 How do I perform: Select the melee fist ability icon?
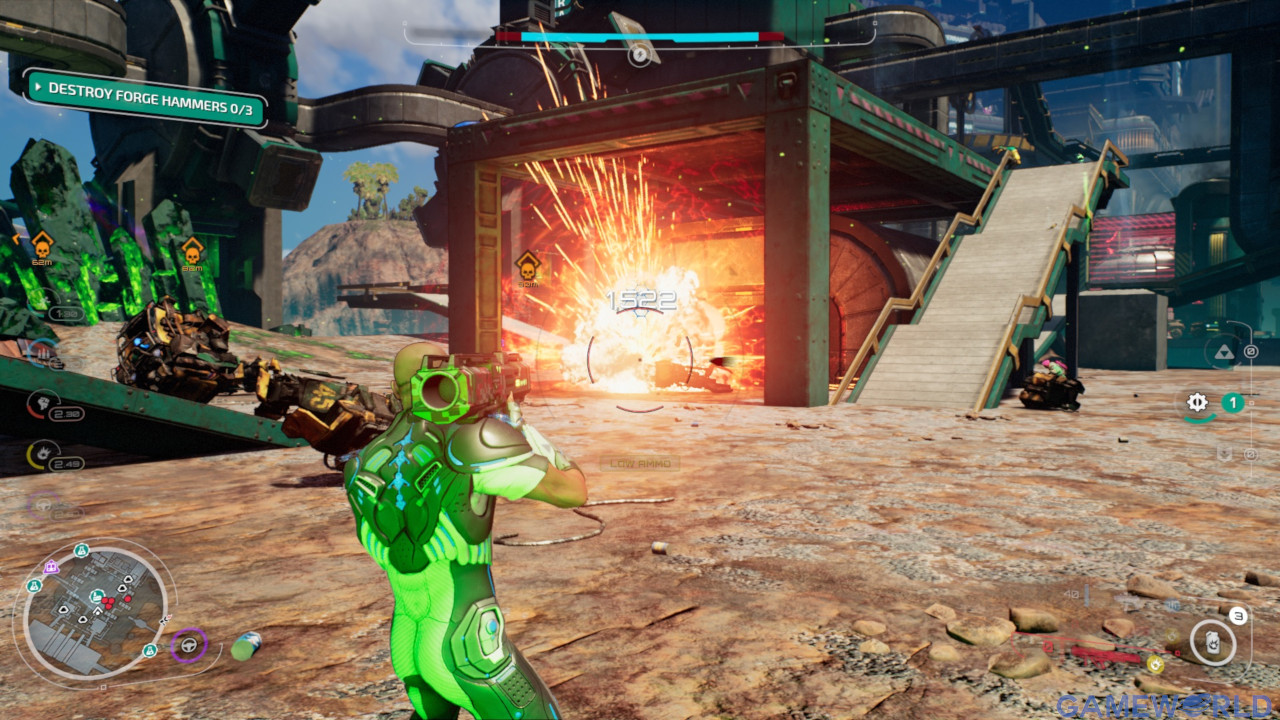(43, 401)
